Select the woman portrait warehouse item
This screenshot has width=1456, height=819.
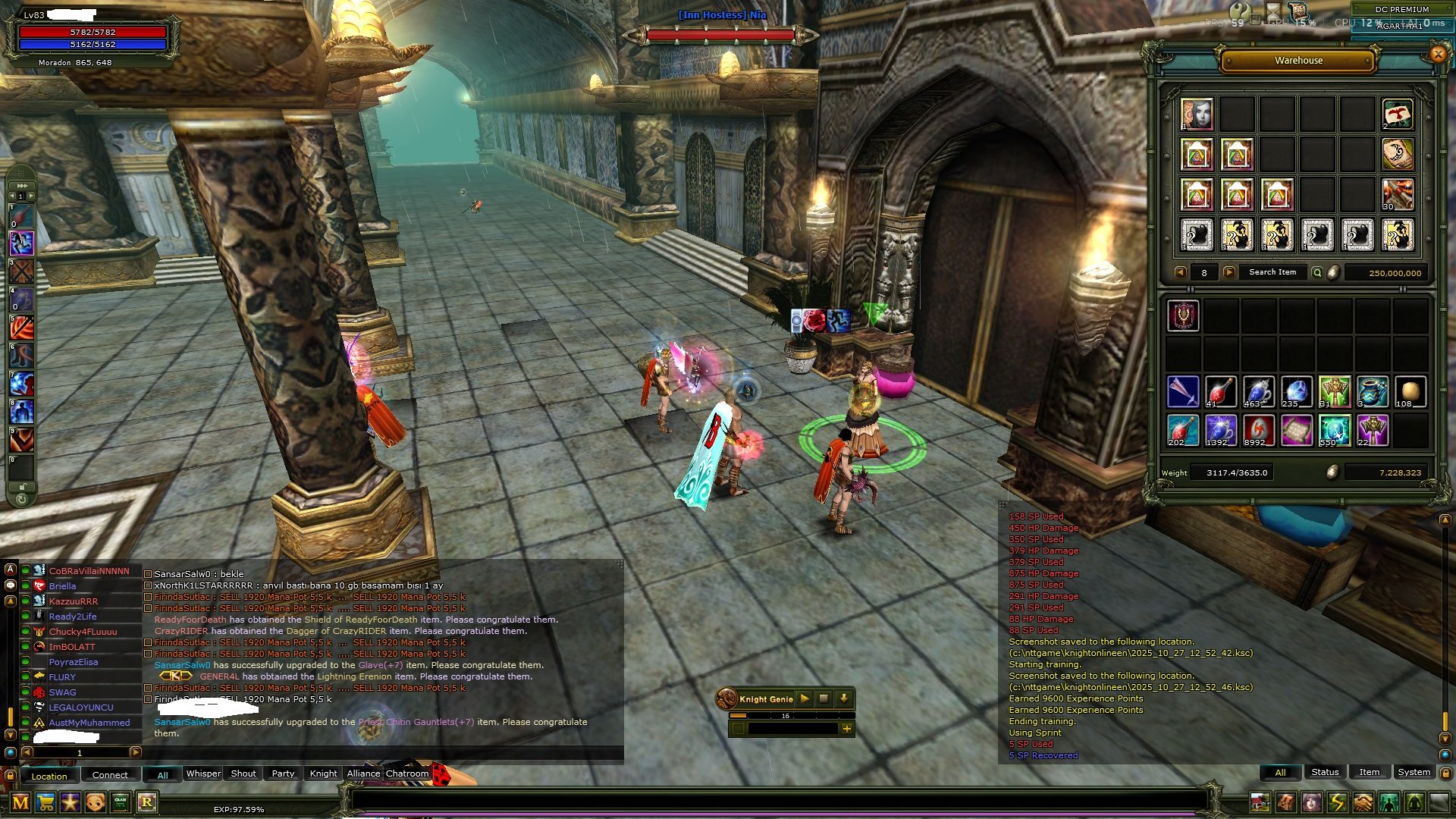(x=1197, y=115)
